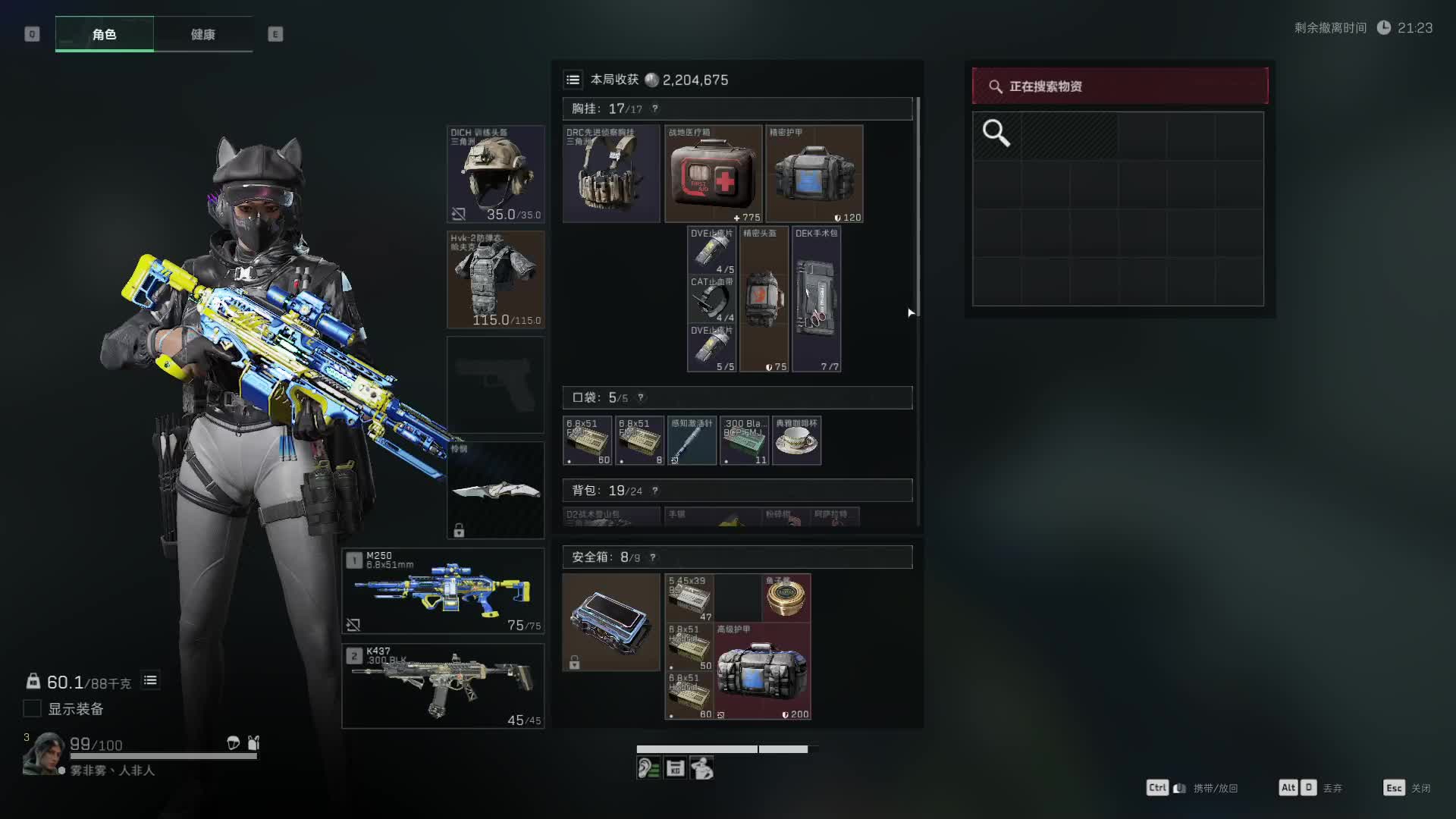Select the 角色 tab
The image size is (1456, 819).
click(105, 34)
